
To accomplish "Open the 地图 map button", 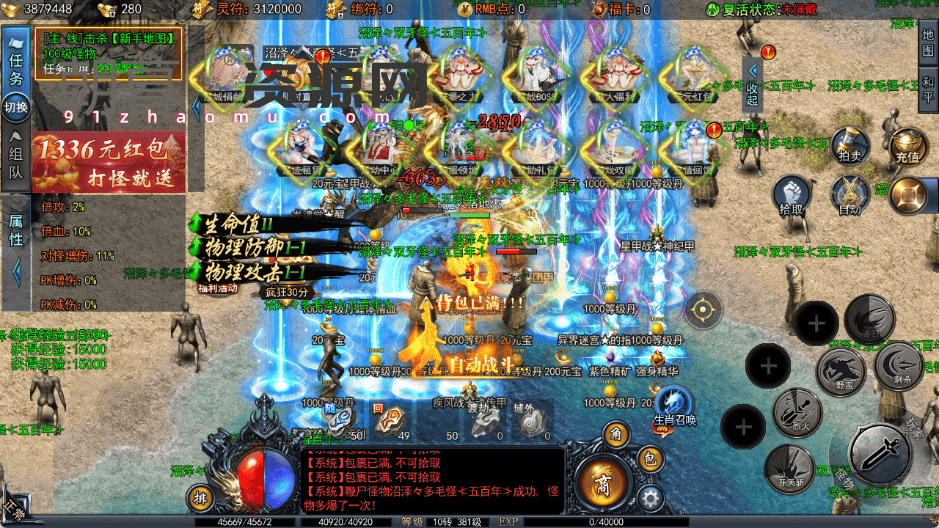I will click(x=928, y=42).
